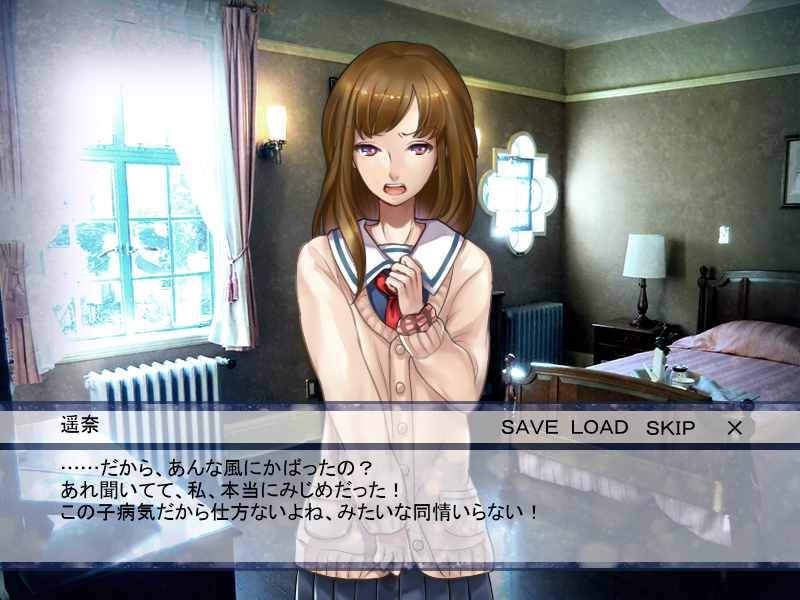Open the SAVE menu

click(x=531, y=428)
